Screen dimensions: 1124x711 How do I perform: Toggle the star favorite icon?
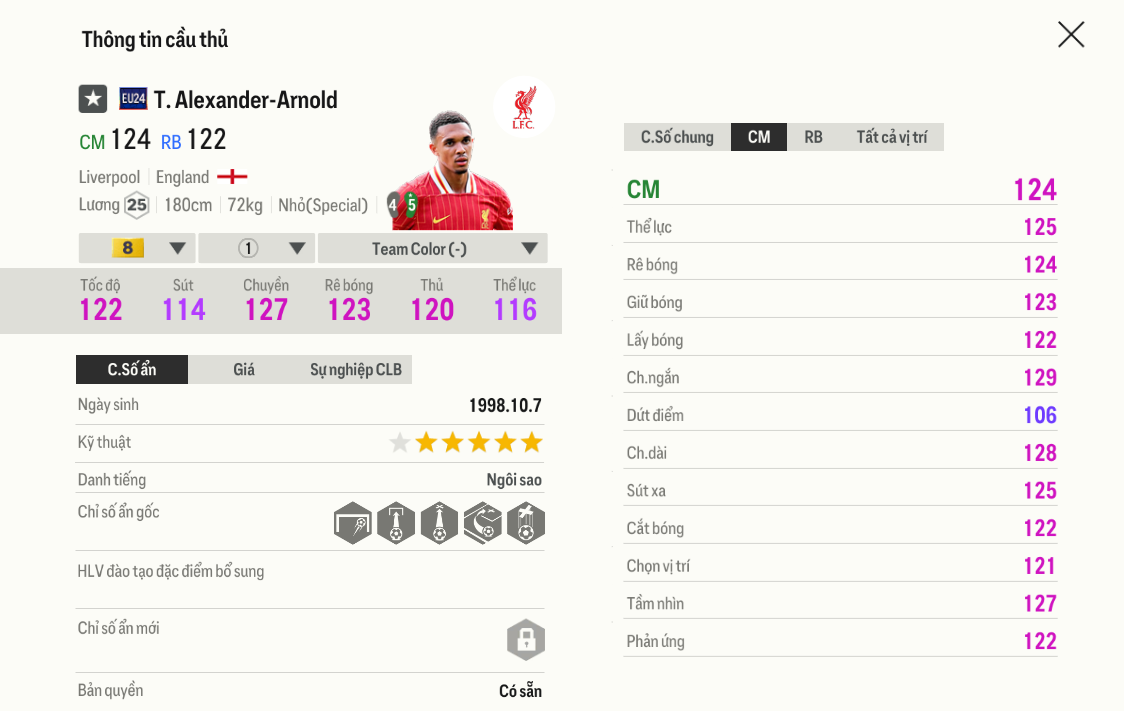(93, 99)
